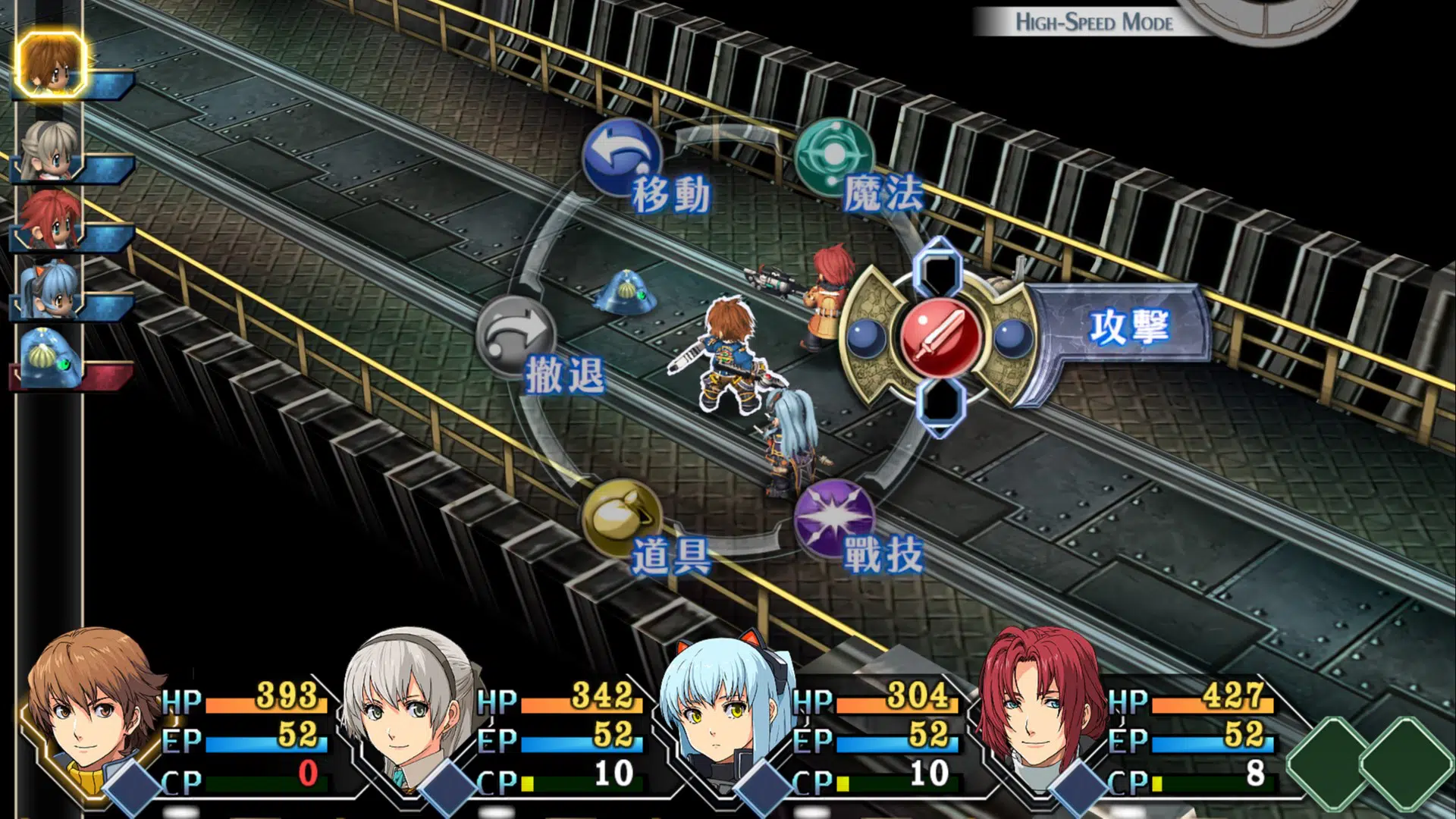Confirm the red sword 攻擊 attack command
1456x819 pixels.
click(941, 337)
